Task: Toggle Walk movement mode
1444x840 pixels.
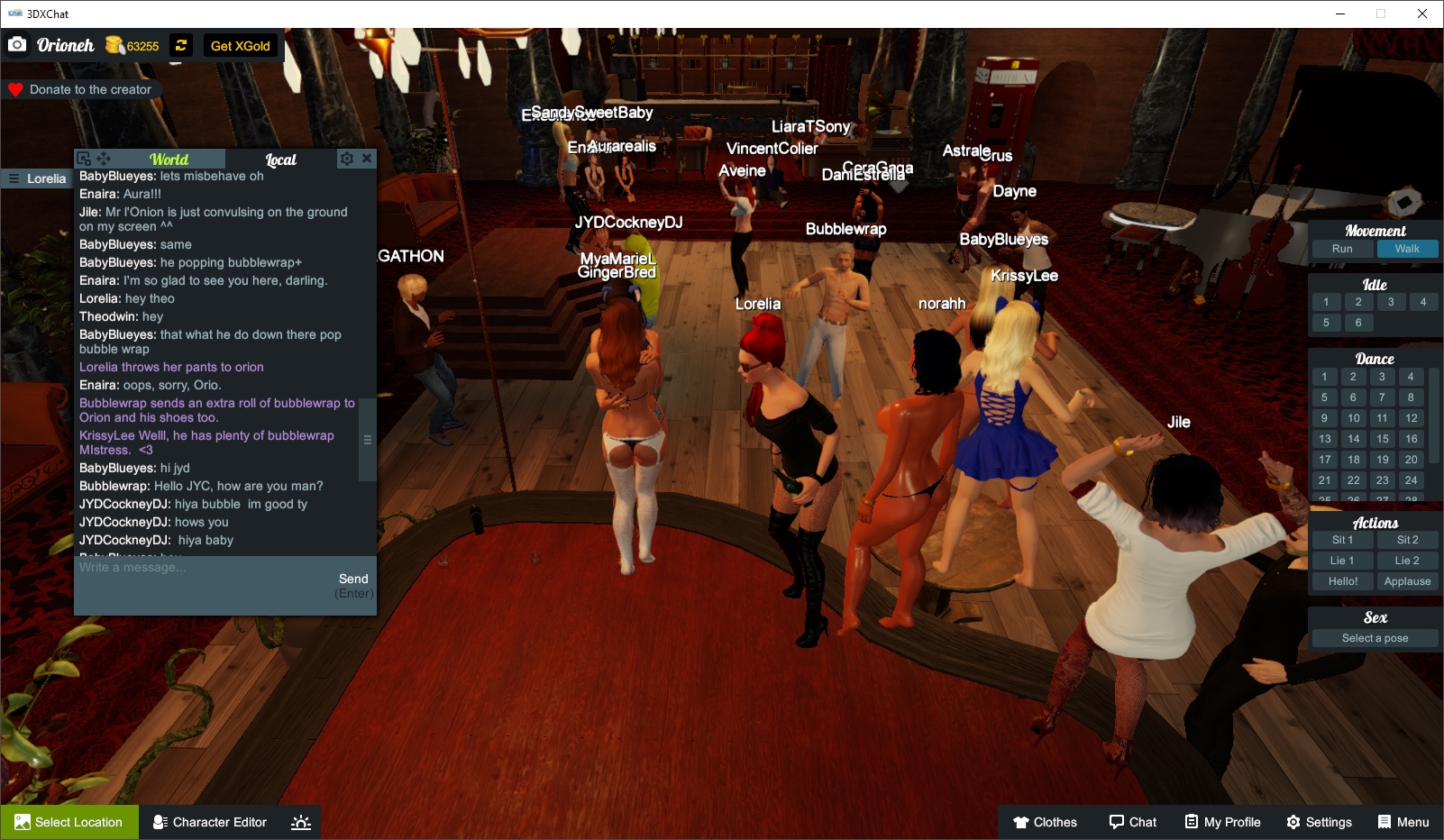Action: (1407, 248)
